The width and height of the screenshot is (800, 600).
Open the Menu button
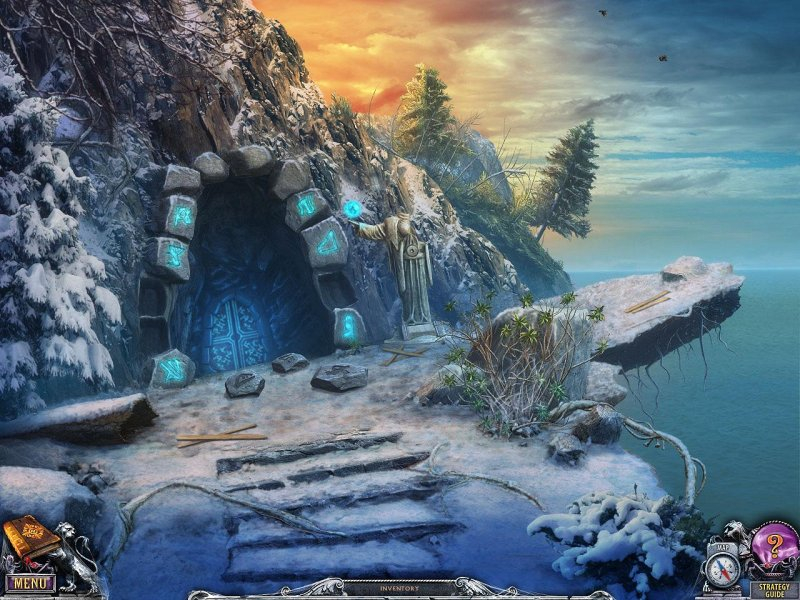pos(30,581)
